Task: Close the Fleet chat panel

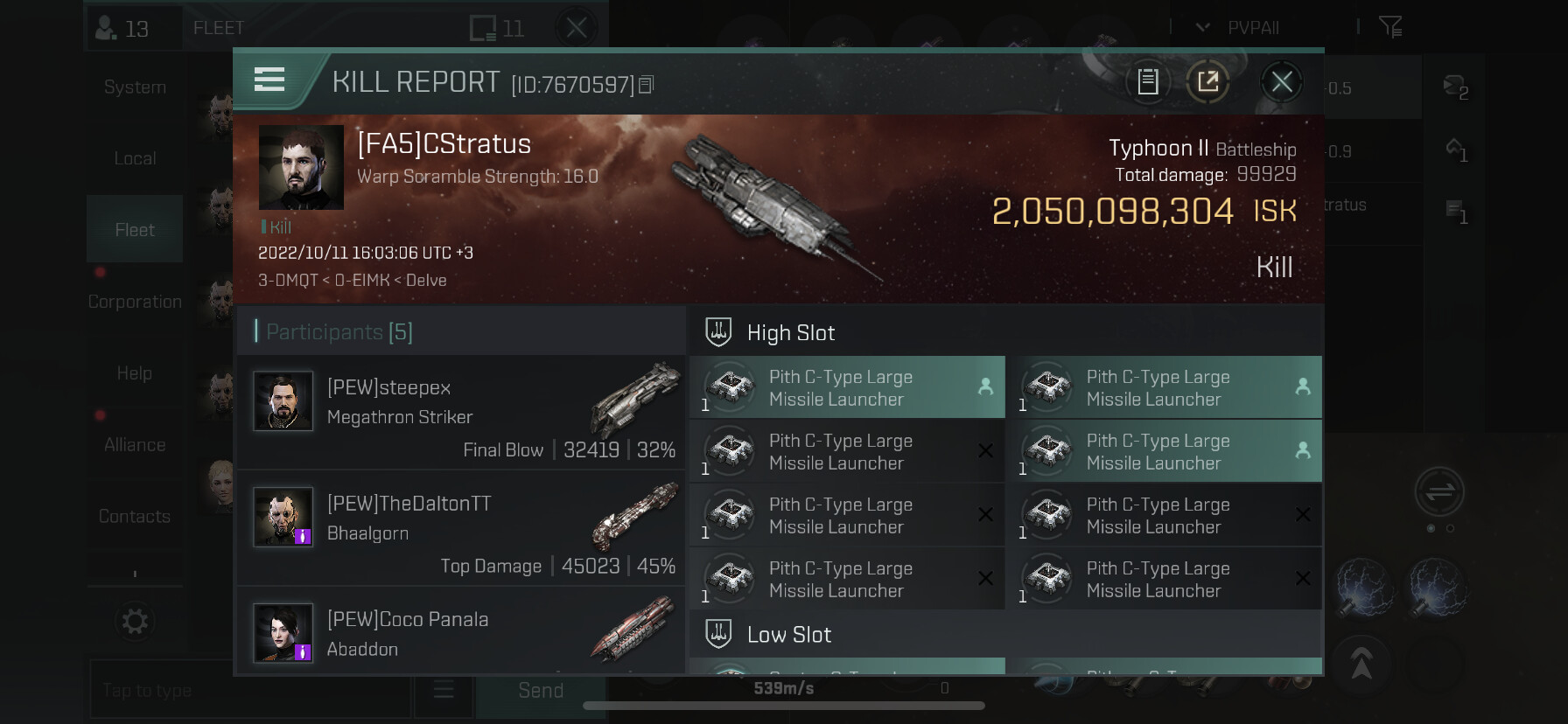Action: pos(577,28)
